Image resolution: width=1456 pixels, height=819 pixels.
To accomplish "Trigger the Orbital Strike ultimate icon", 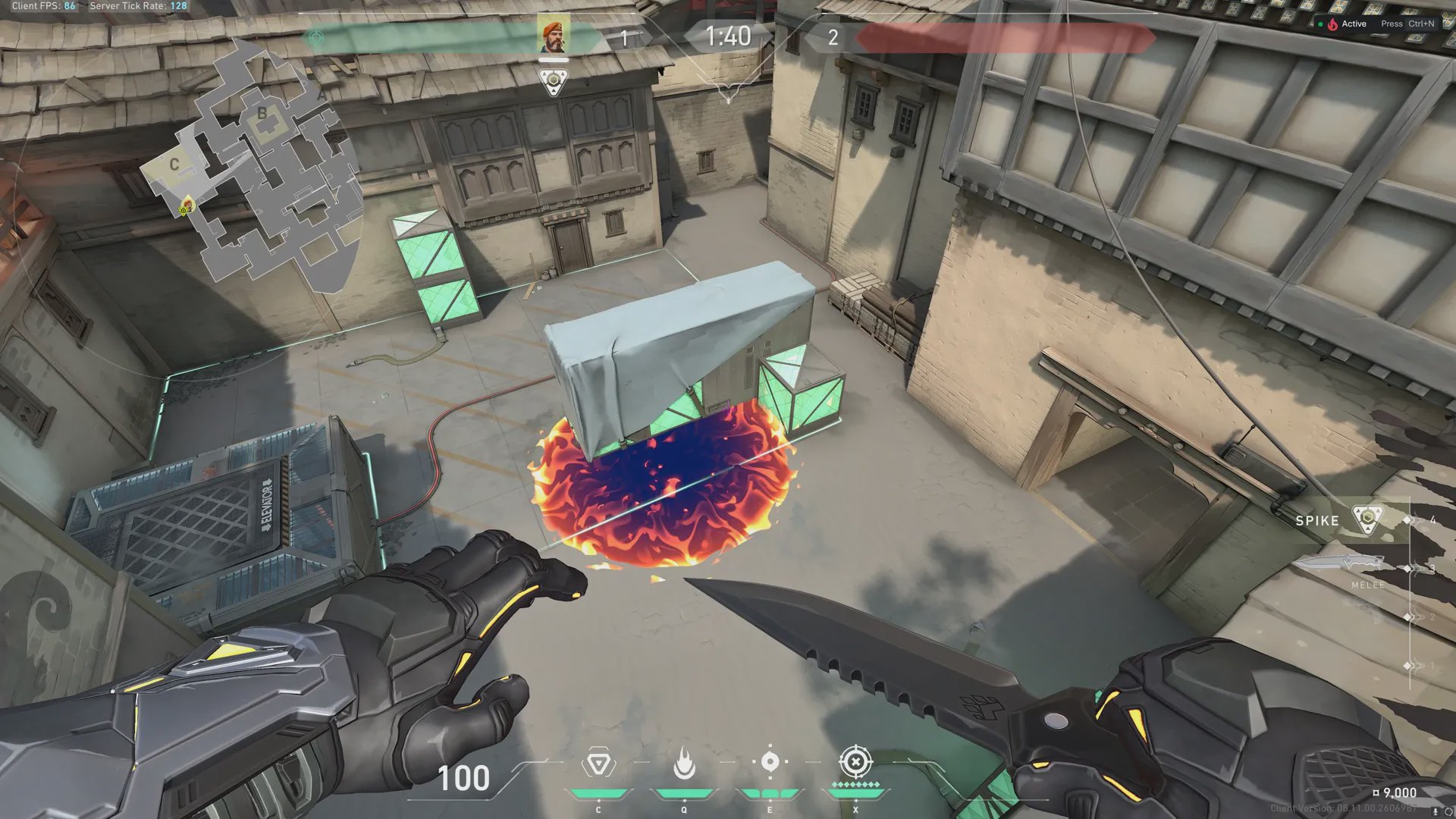I will pyautogui.click(x=855, y=761).
